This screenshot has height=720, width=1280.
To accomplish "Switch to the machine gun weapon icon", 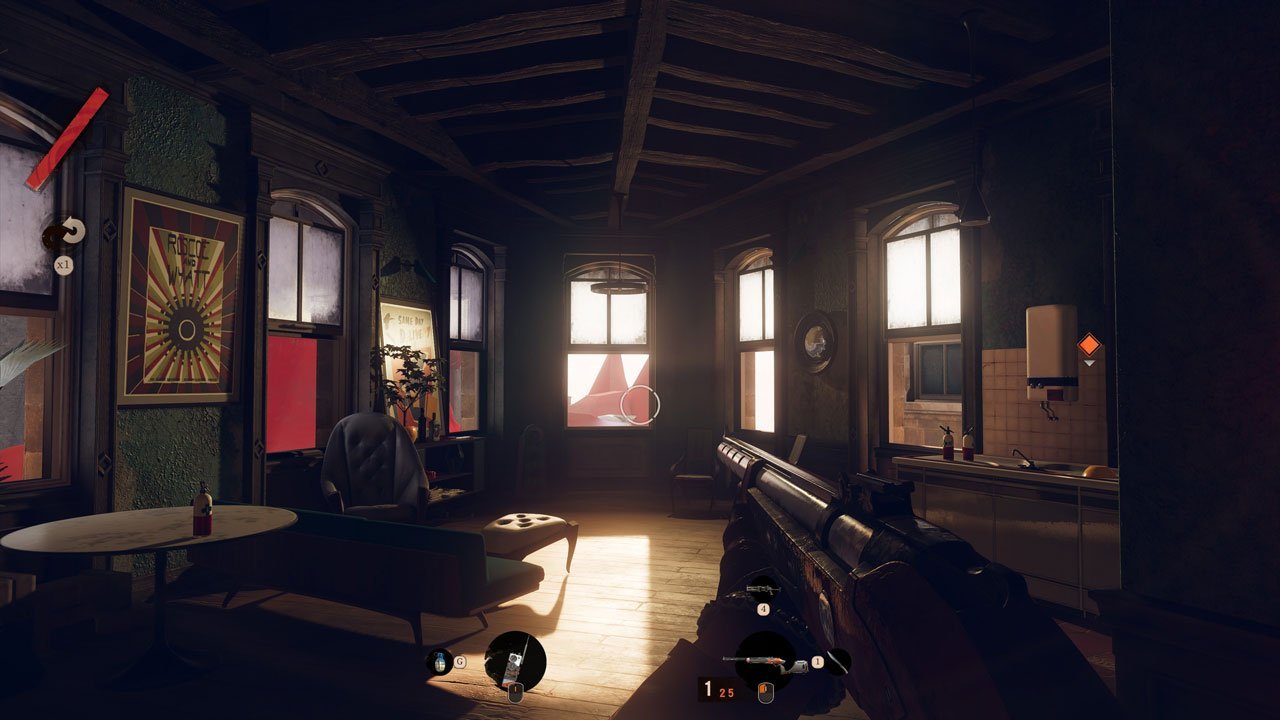I will point(762,590).
